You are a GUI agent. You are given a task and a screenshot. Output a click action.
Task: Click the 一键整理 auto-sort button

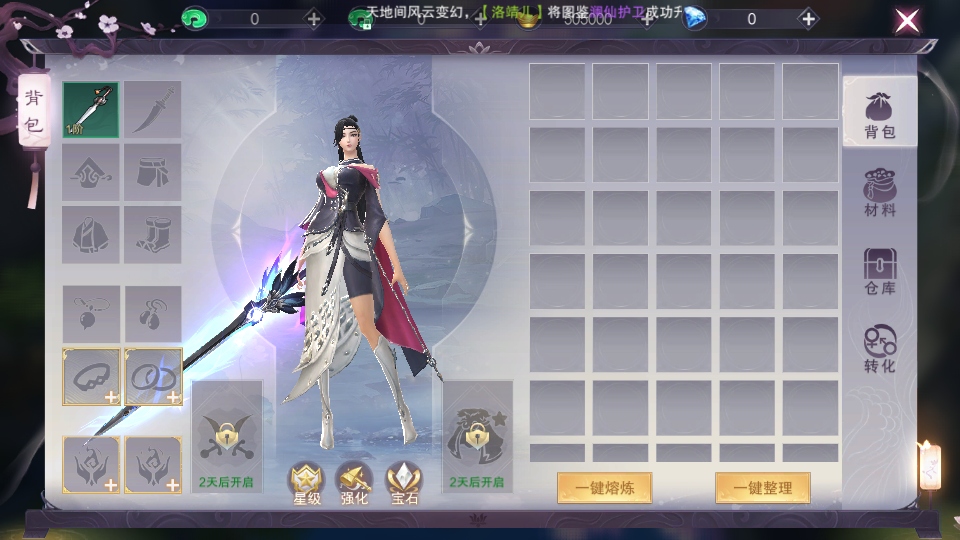(x=762, y=488)
